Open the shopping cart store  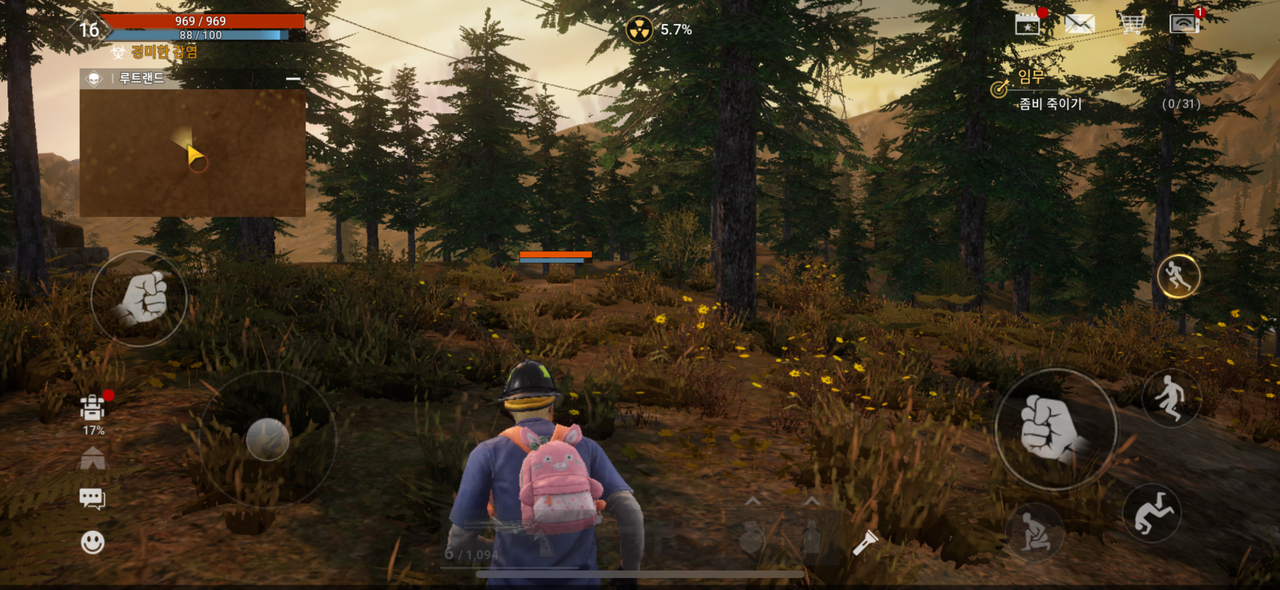click(1131, 24)
